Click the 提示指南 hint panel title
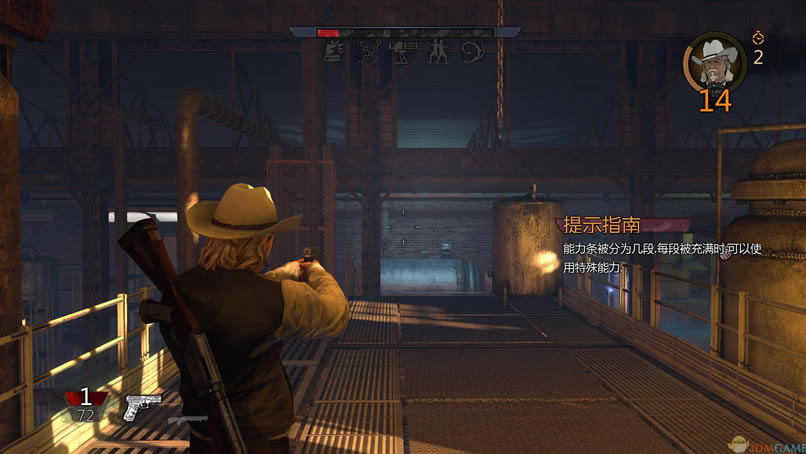The image size is (806, 454). point(601,224)
